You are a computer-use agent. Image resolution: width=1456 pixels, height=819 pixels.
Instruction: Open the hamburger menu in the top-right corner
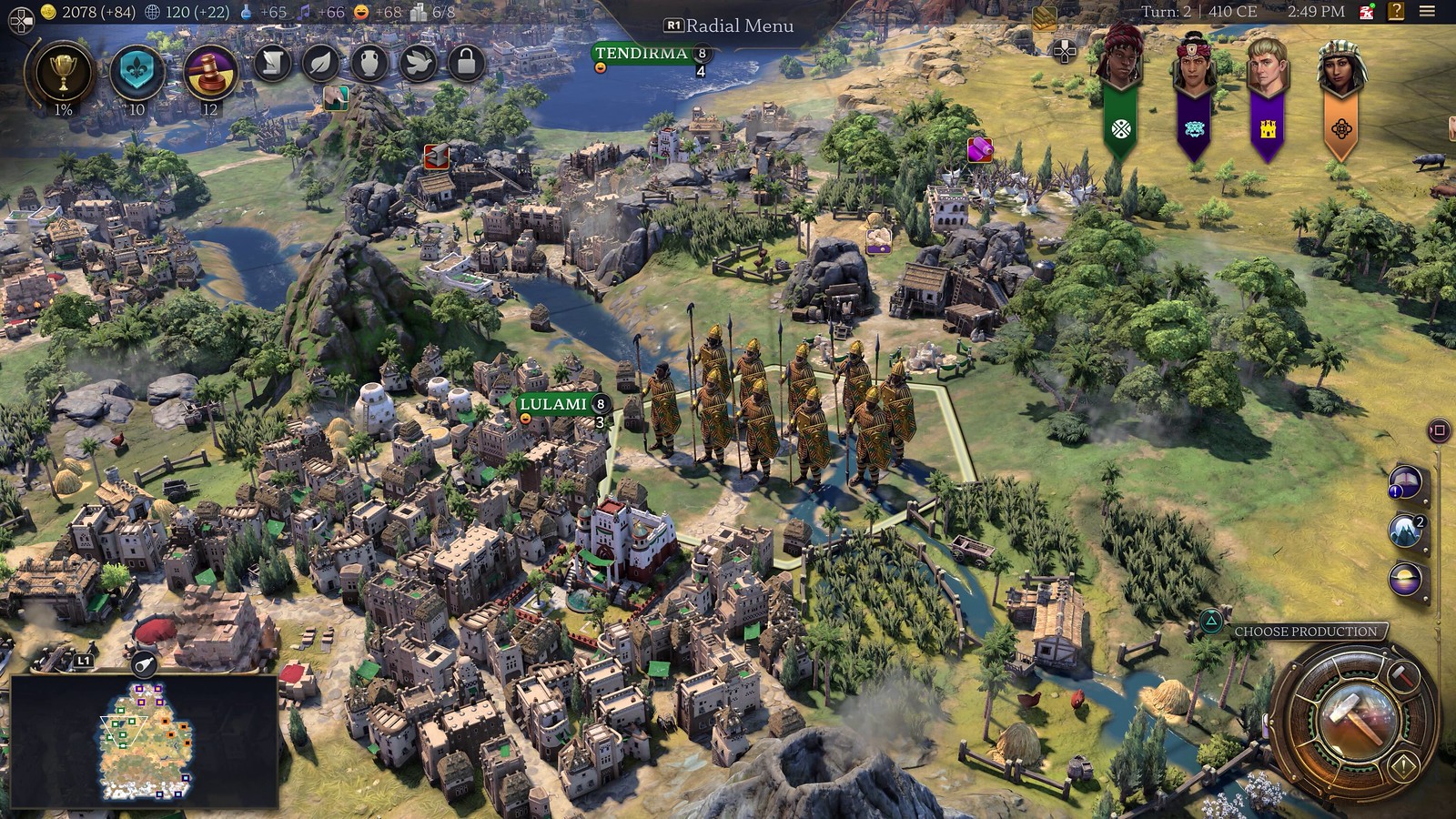tap(1427, 10)
